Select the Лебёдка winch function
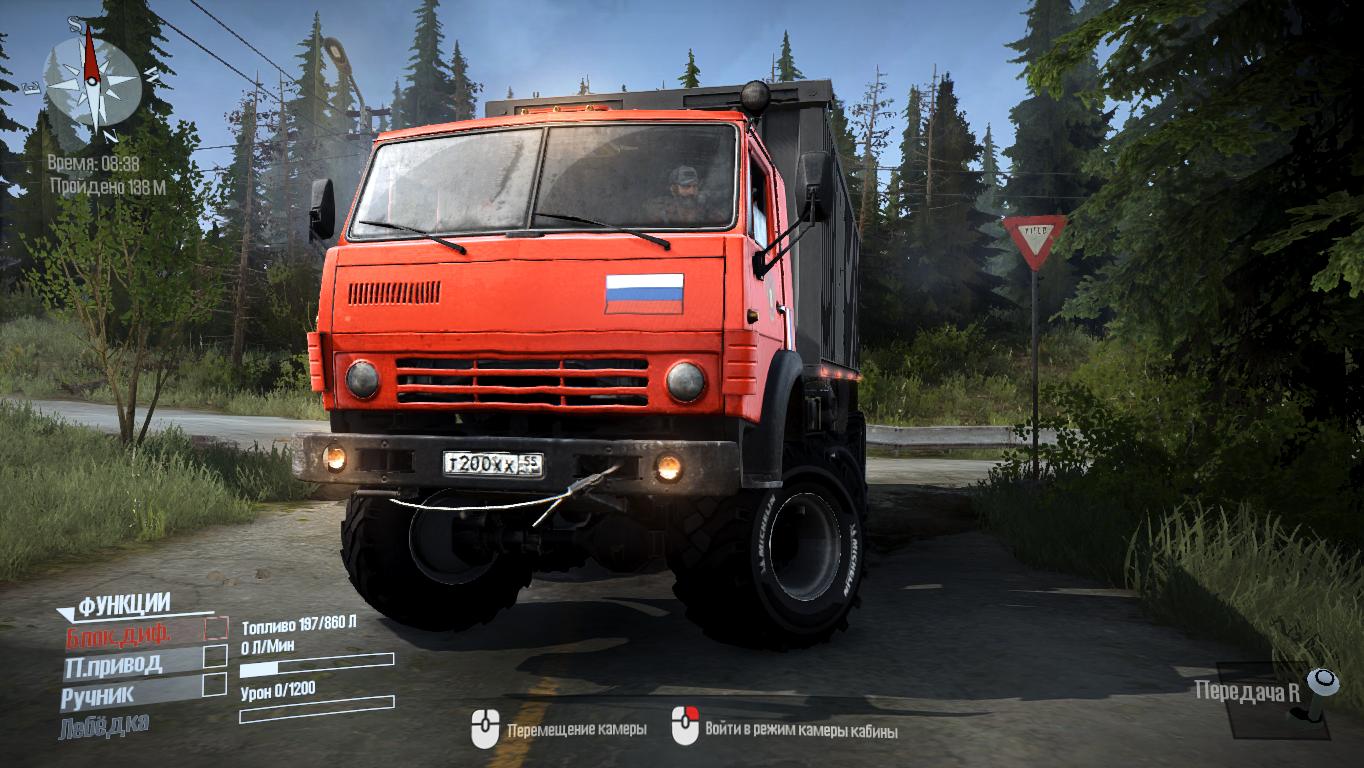1364x768 pixels. coord(104,724)
